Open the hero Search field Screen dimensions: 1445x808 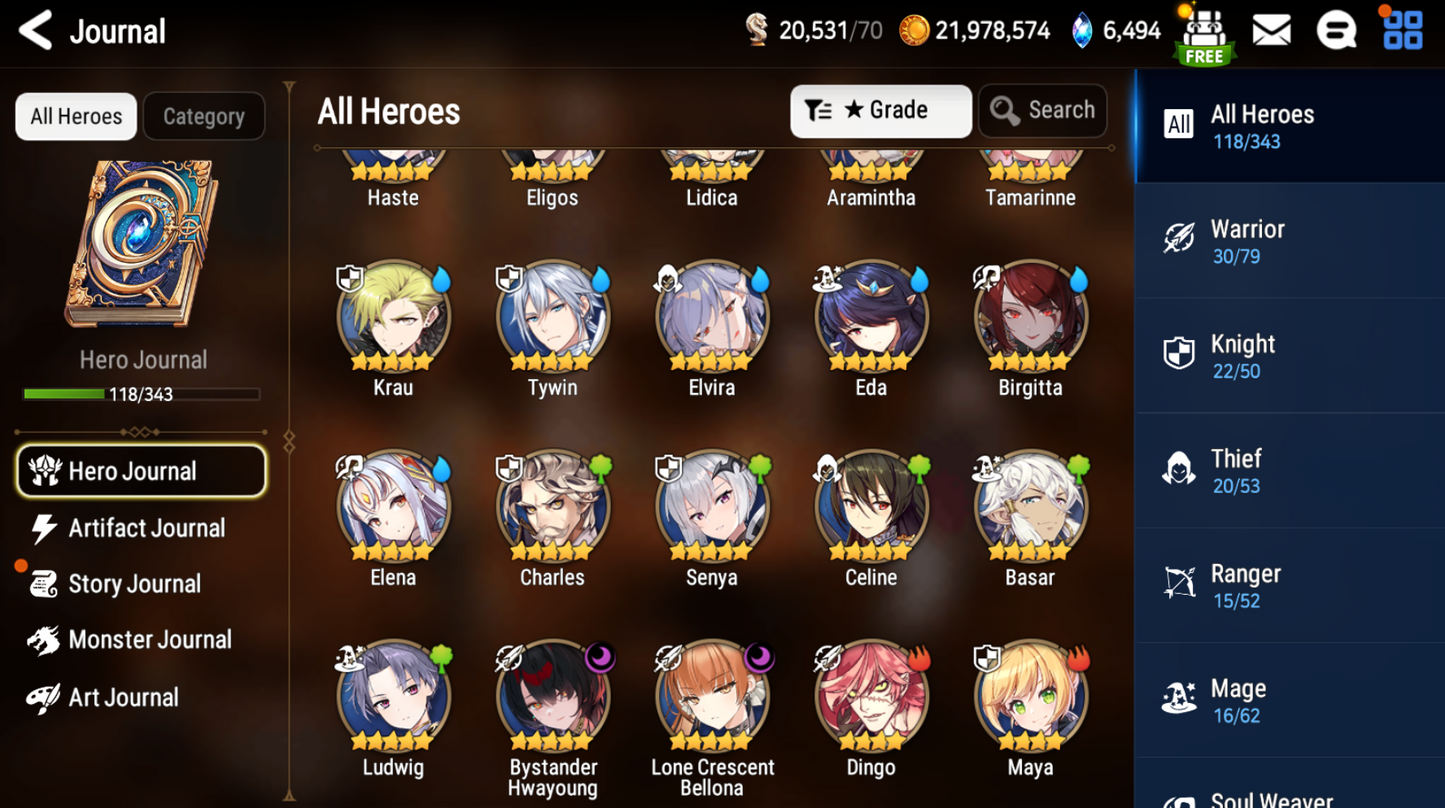pyautogui.click(x=1042, y=110)
